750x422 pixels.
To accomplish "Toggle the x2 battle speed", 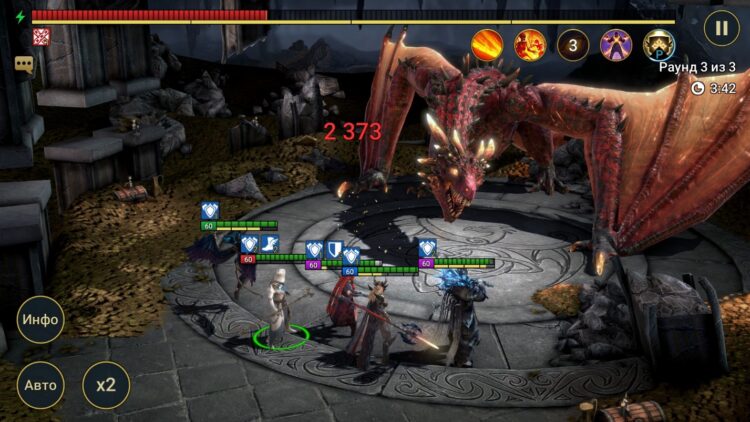I will (x=105, y=385).
